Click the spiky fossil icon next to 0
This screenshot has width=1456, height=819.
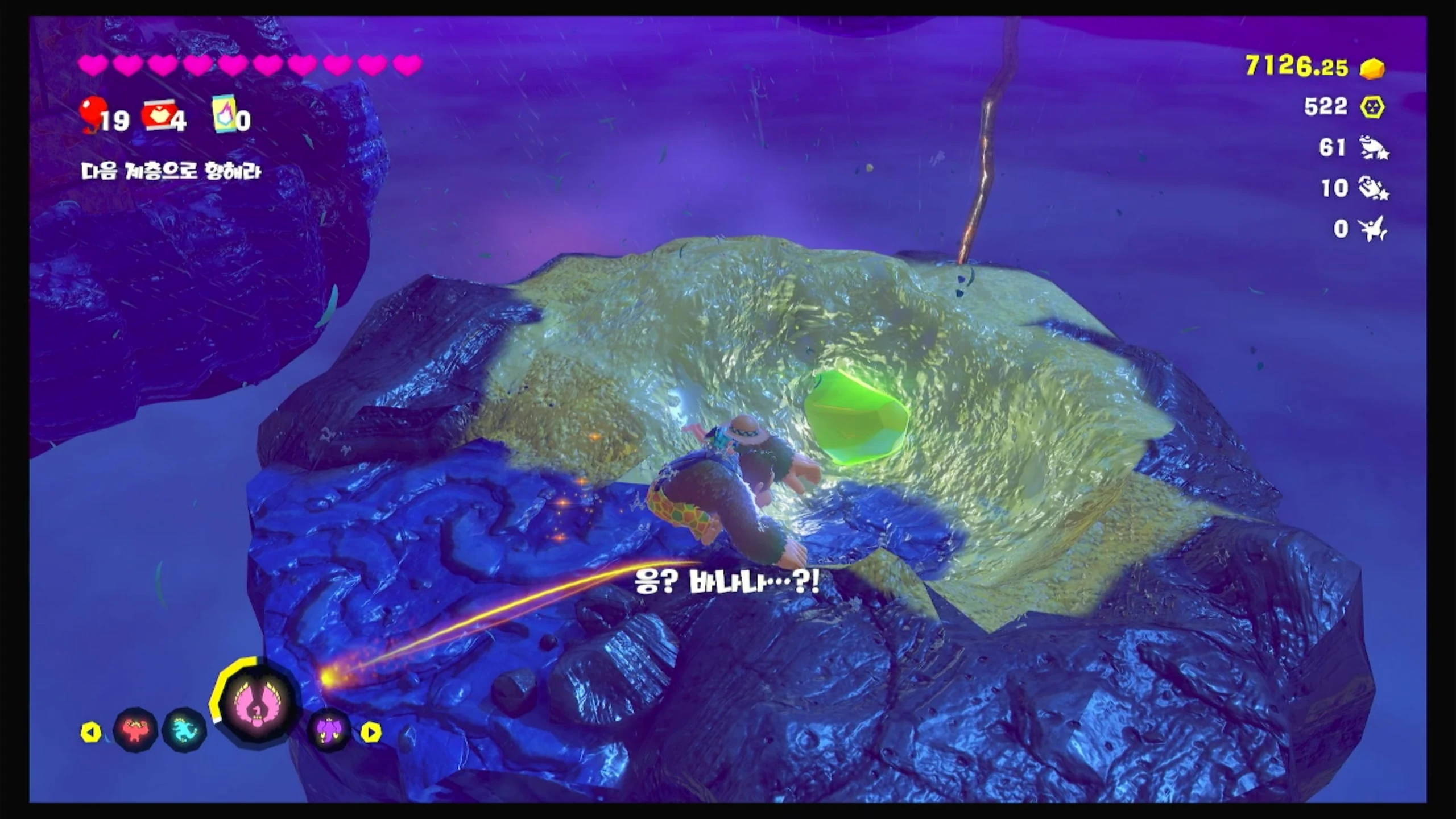point(1373,229)
